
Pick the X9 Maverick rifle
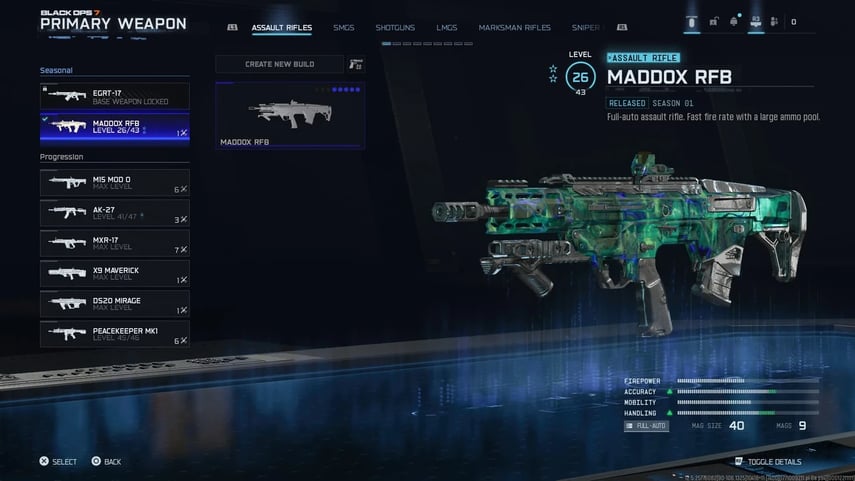[x=114, y=273]
